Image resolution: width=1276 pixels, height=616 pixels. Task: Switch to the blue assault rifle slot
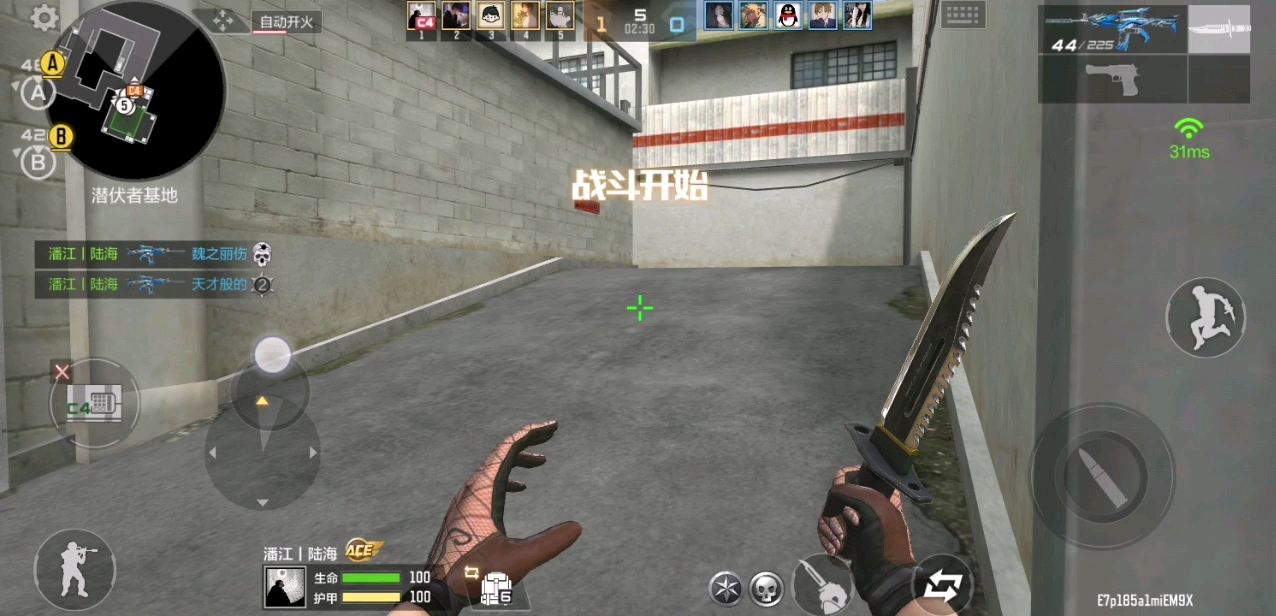[1112, 29]
